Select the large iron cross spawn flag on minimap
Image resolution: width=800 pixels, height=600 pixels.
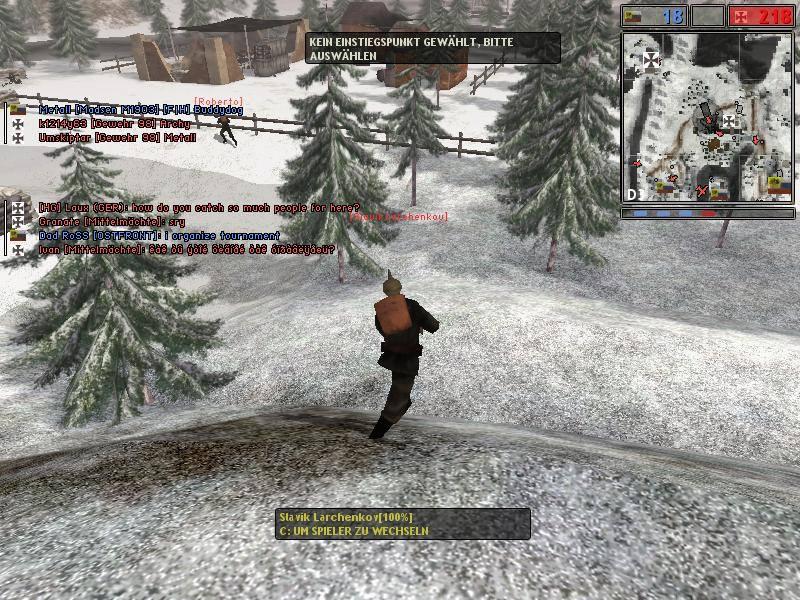652,60
